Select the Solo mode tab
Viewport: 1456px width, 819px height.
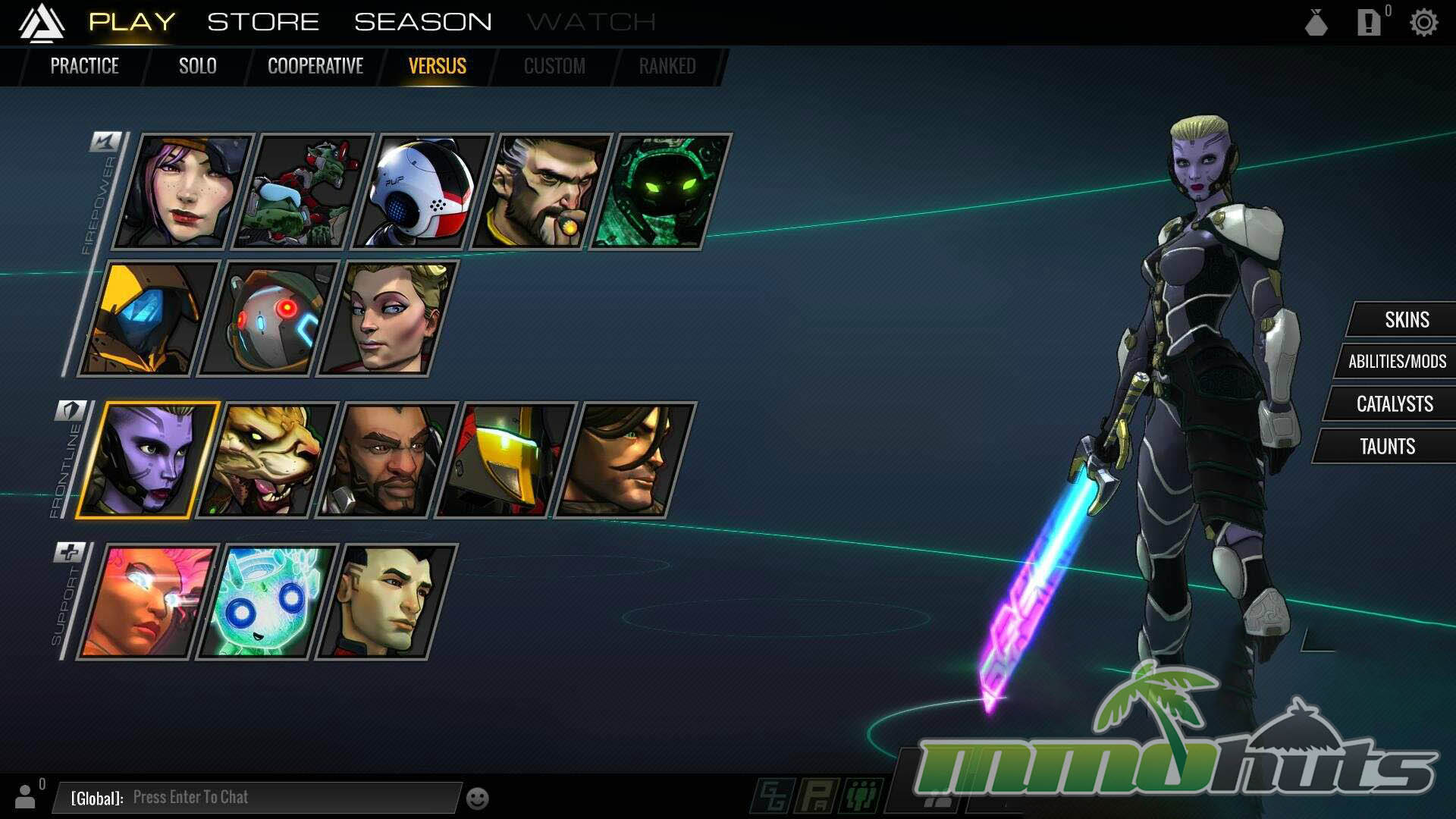[x=197, y=66]
